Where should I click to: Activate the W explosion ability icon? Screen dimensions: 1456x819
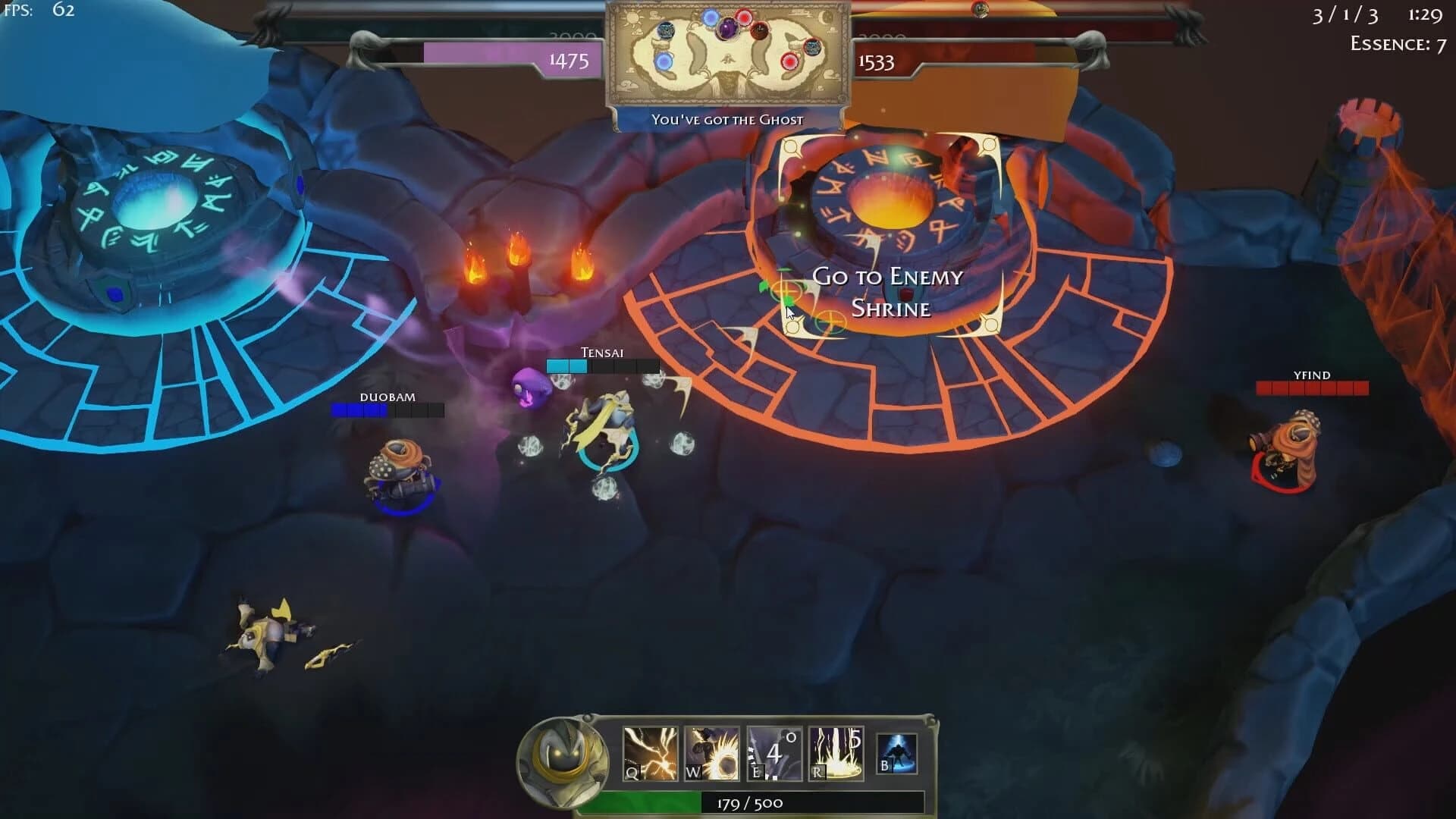pos(711,752)
